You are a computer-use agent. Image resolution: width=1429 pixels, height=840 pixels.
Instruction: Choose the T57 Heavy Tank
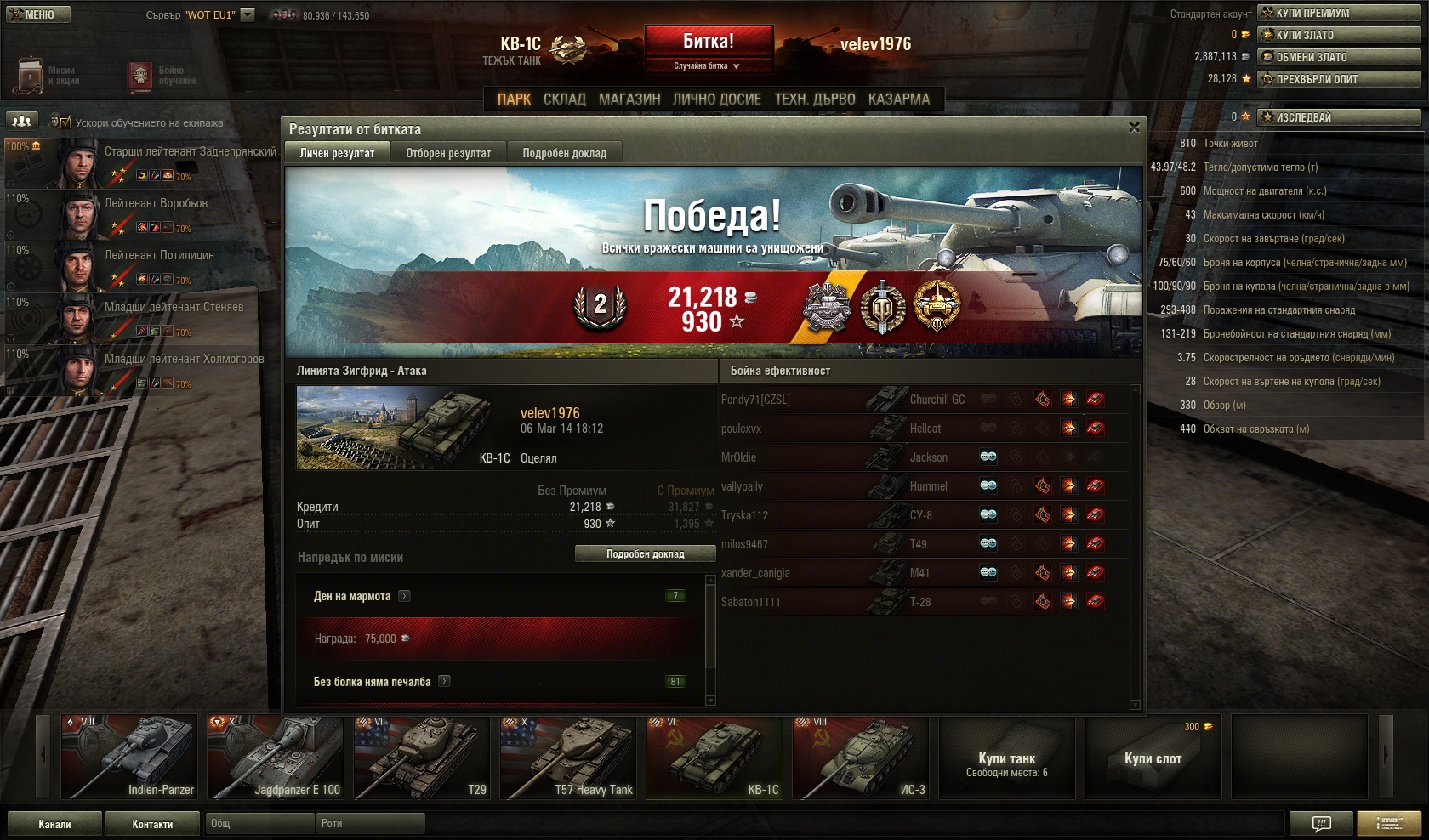(567, 758)
